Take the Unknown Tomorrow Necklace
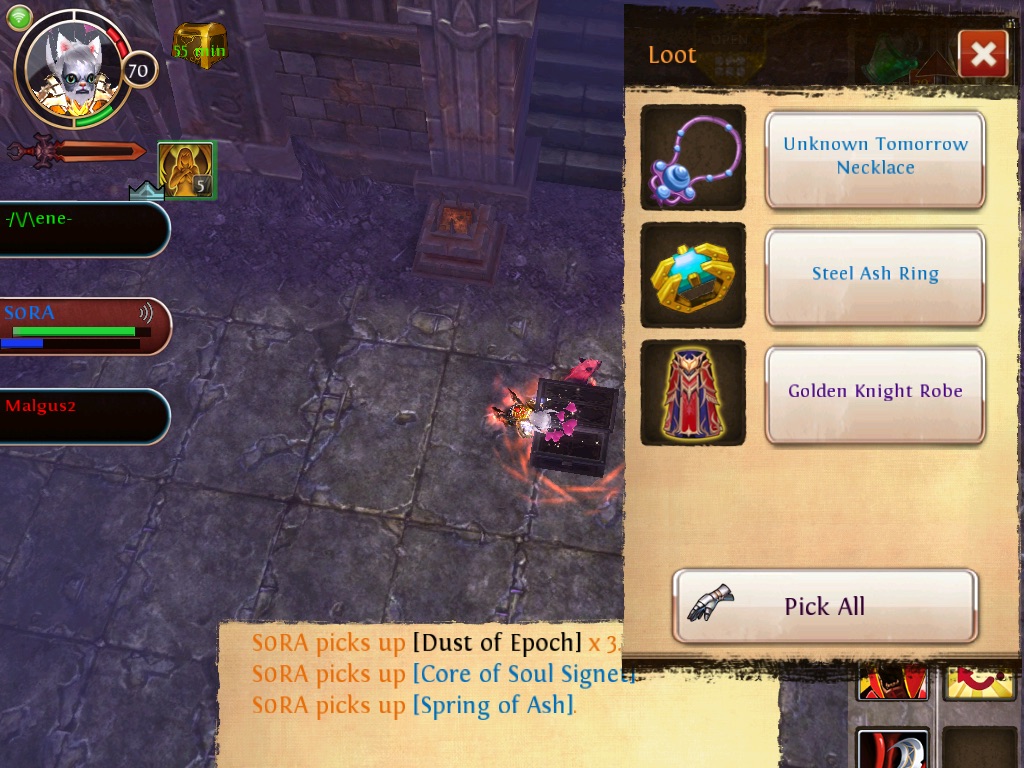The width and height of the screenshot is (1024, 768). tap(875, 158)
